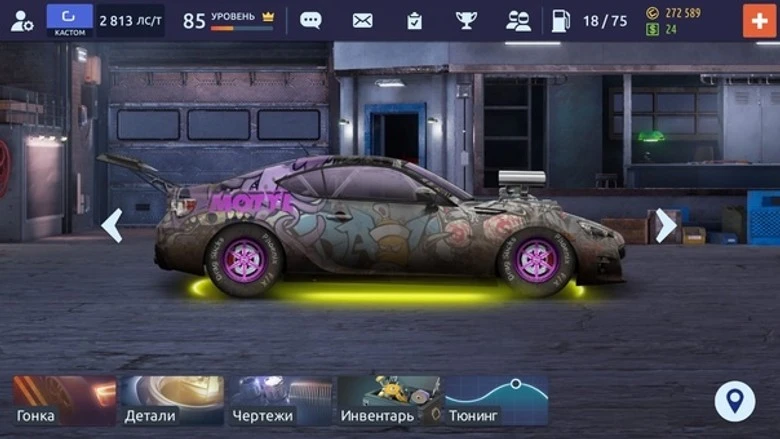The width and height of the screenshot is (780, 439).
Task: Open the friends list icon
Action: [518, 20]
